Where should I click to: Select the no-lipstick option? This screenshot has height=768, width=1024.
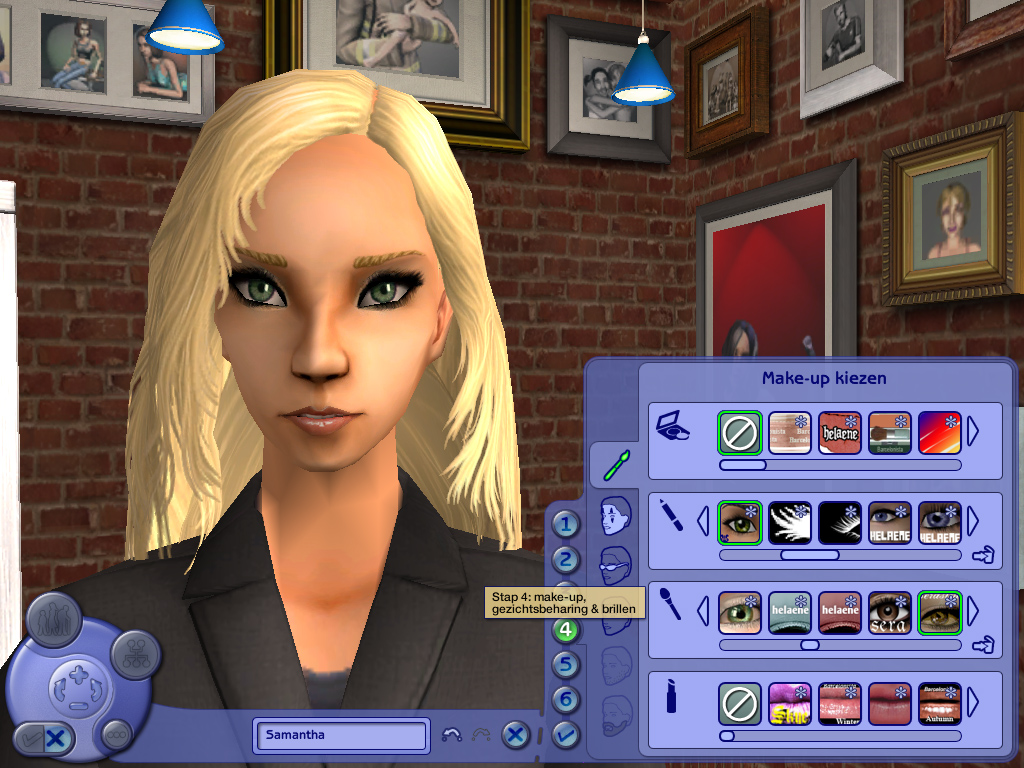[x=739, y=704]
